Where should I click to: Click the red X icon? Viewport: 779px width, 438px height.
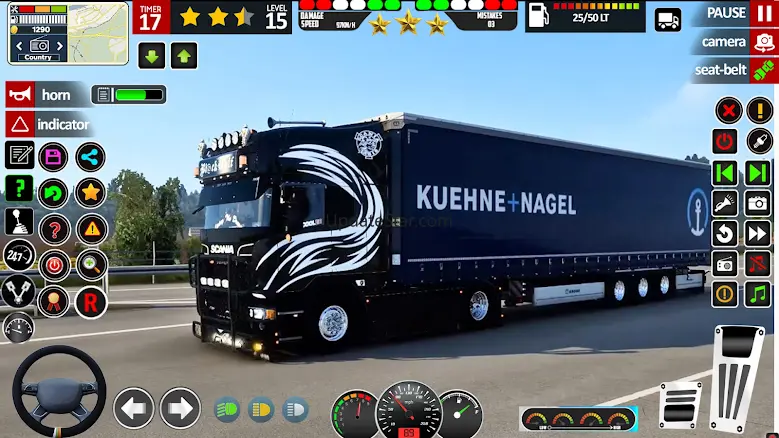click(x=728, y=110)
